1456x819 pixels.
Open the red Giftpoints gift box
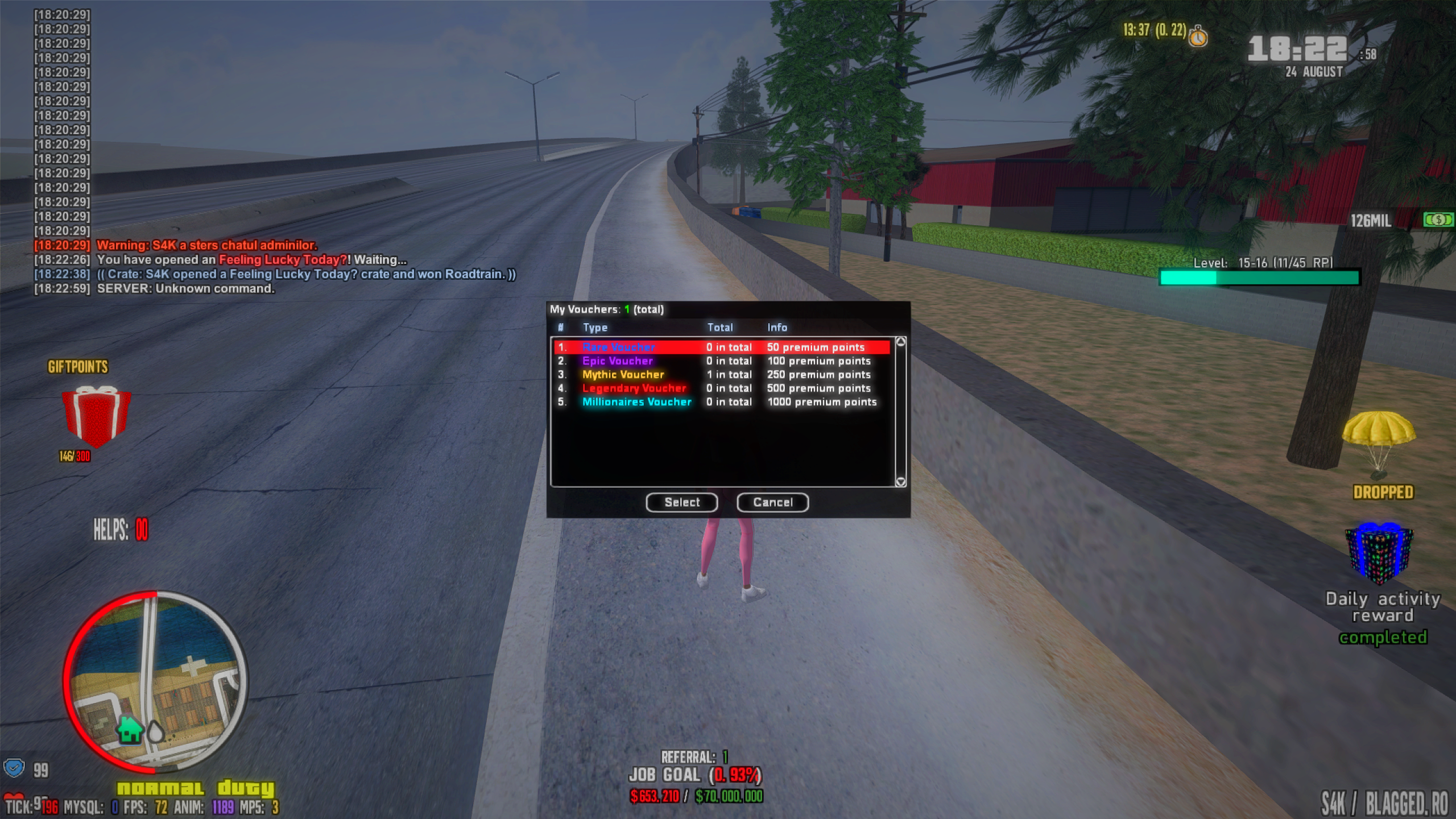pos(96,416)
